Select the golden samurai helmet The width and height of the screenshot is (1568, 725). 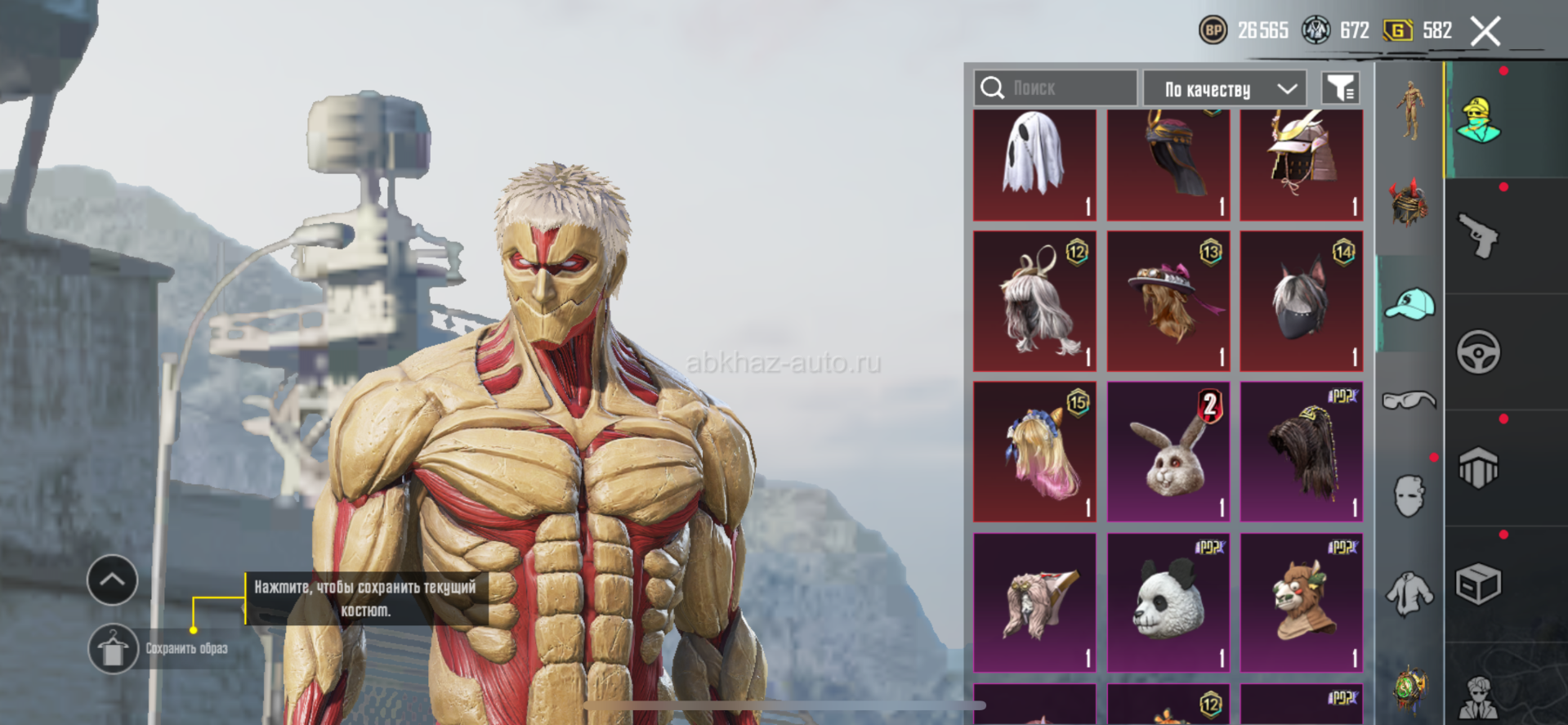pos(1301,164)
